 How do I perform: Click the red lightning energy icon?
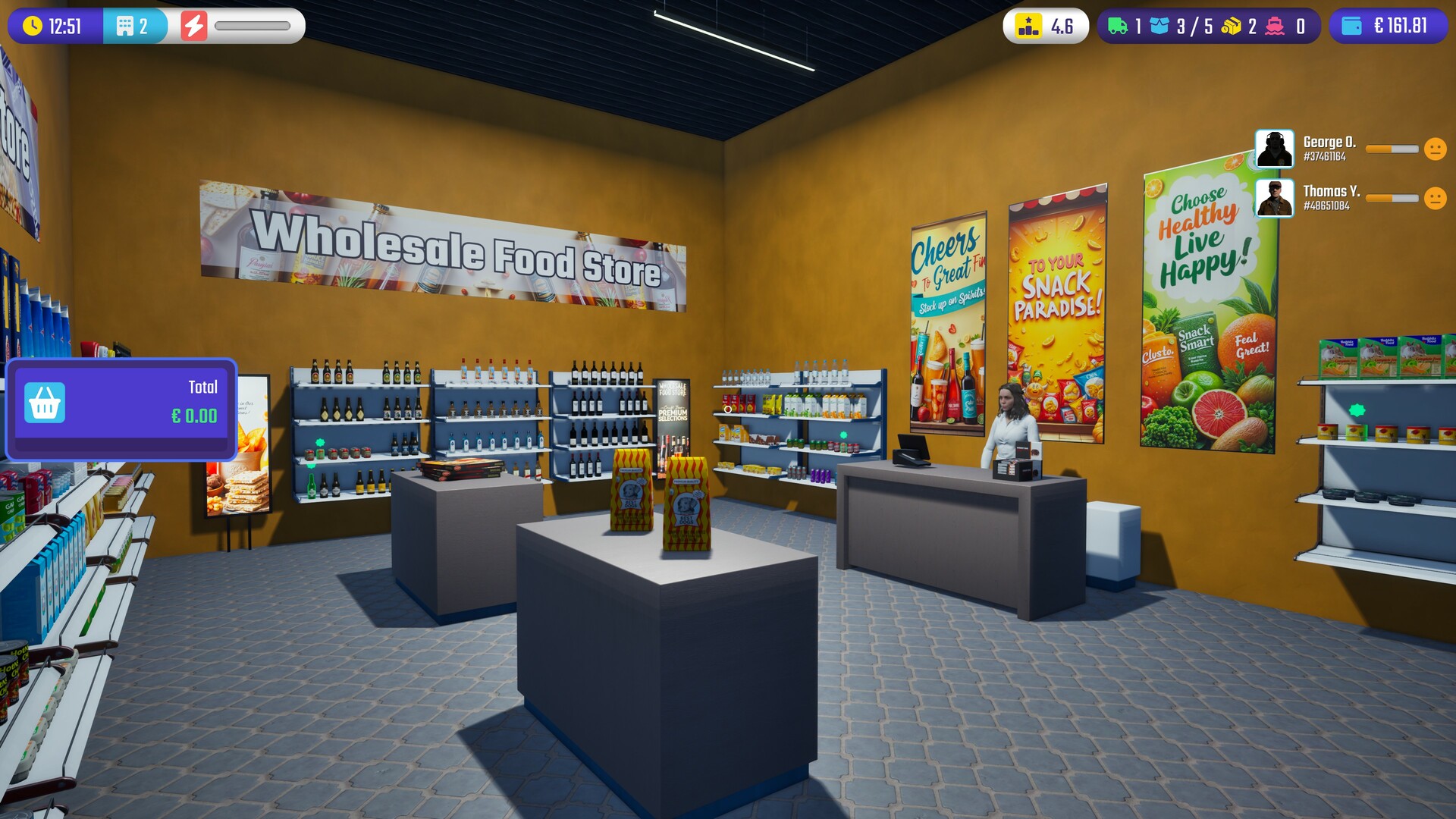[195, 24]
